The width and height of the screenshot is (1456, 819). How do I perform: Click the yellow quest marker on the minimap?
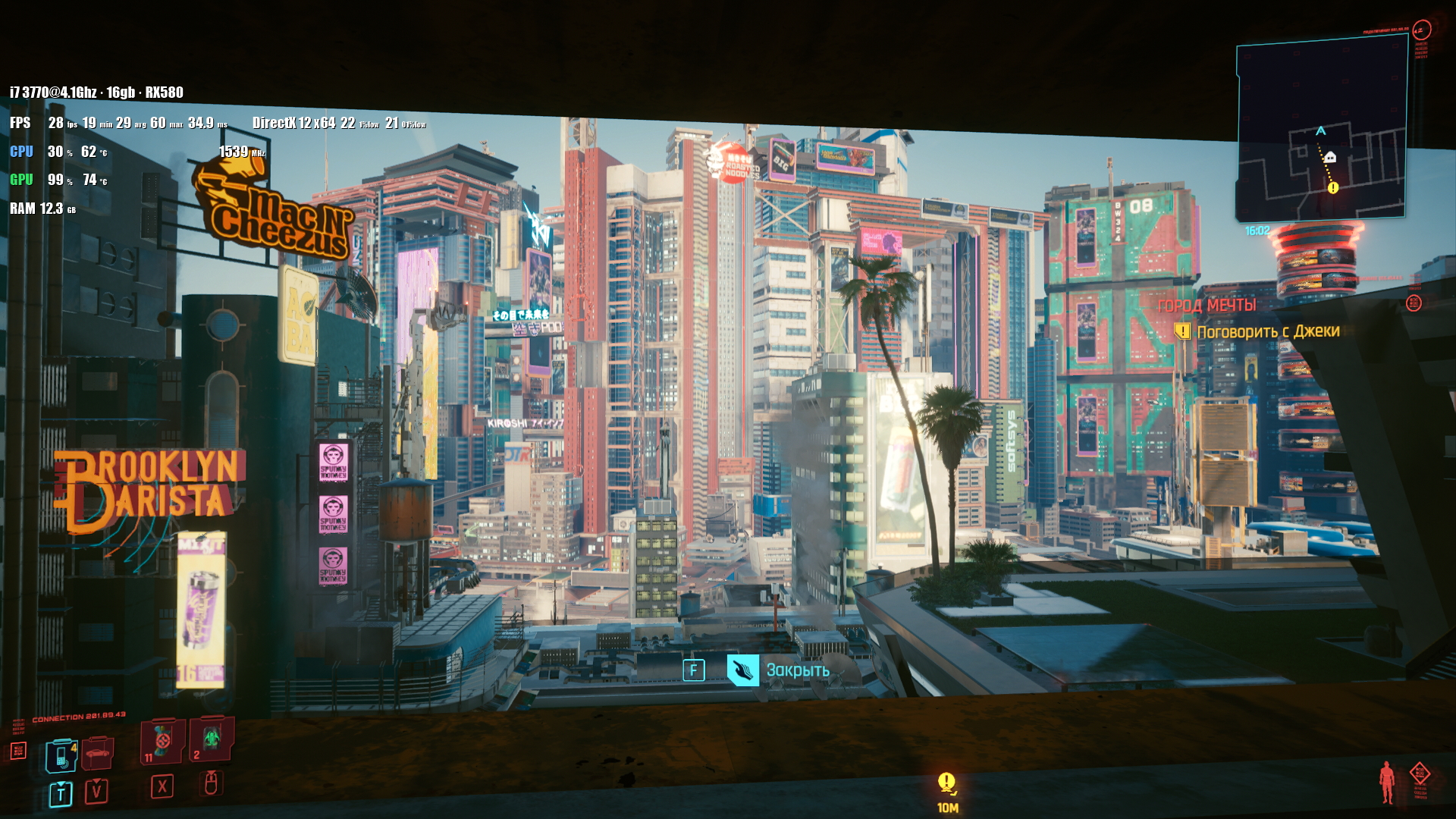[x=1333, y=187]
